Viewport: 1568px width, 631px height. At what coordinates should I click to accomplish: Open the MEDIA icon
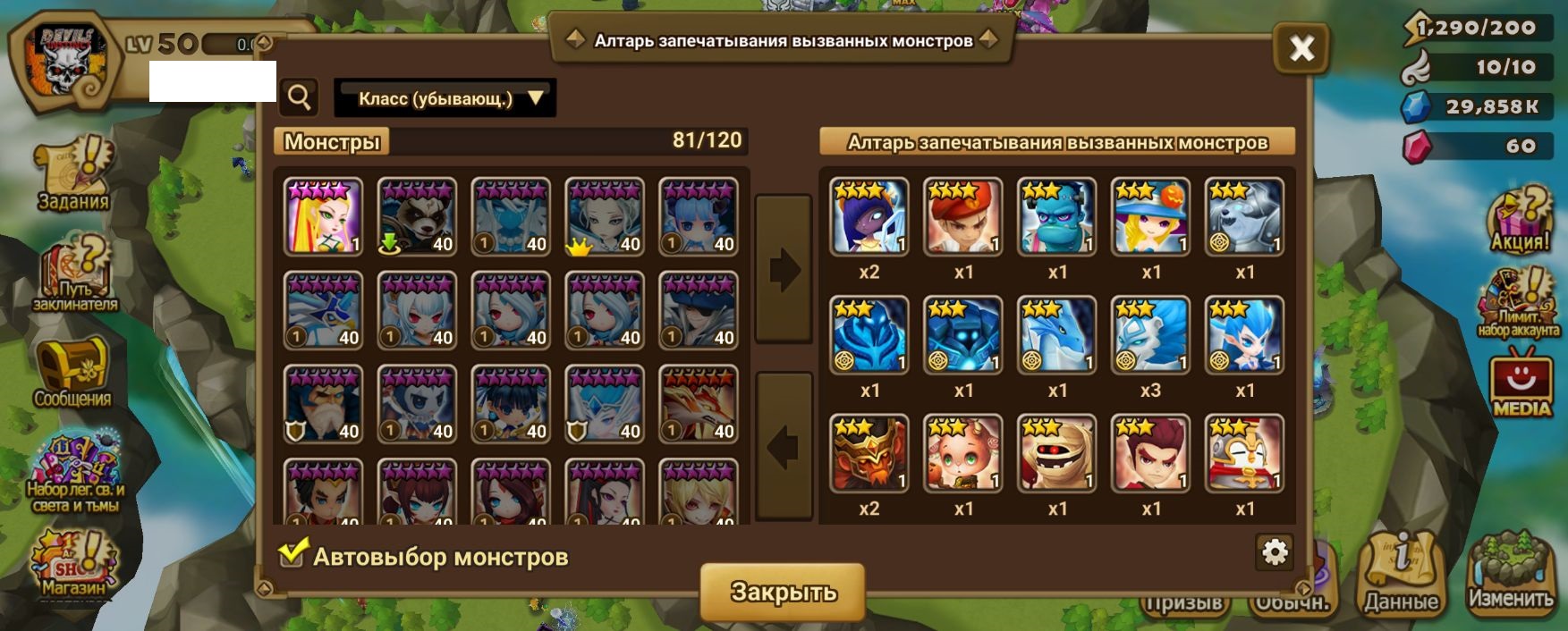1521,386
